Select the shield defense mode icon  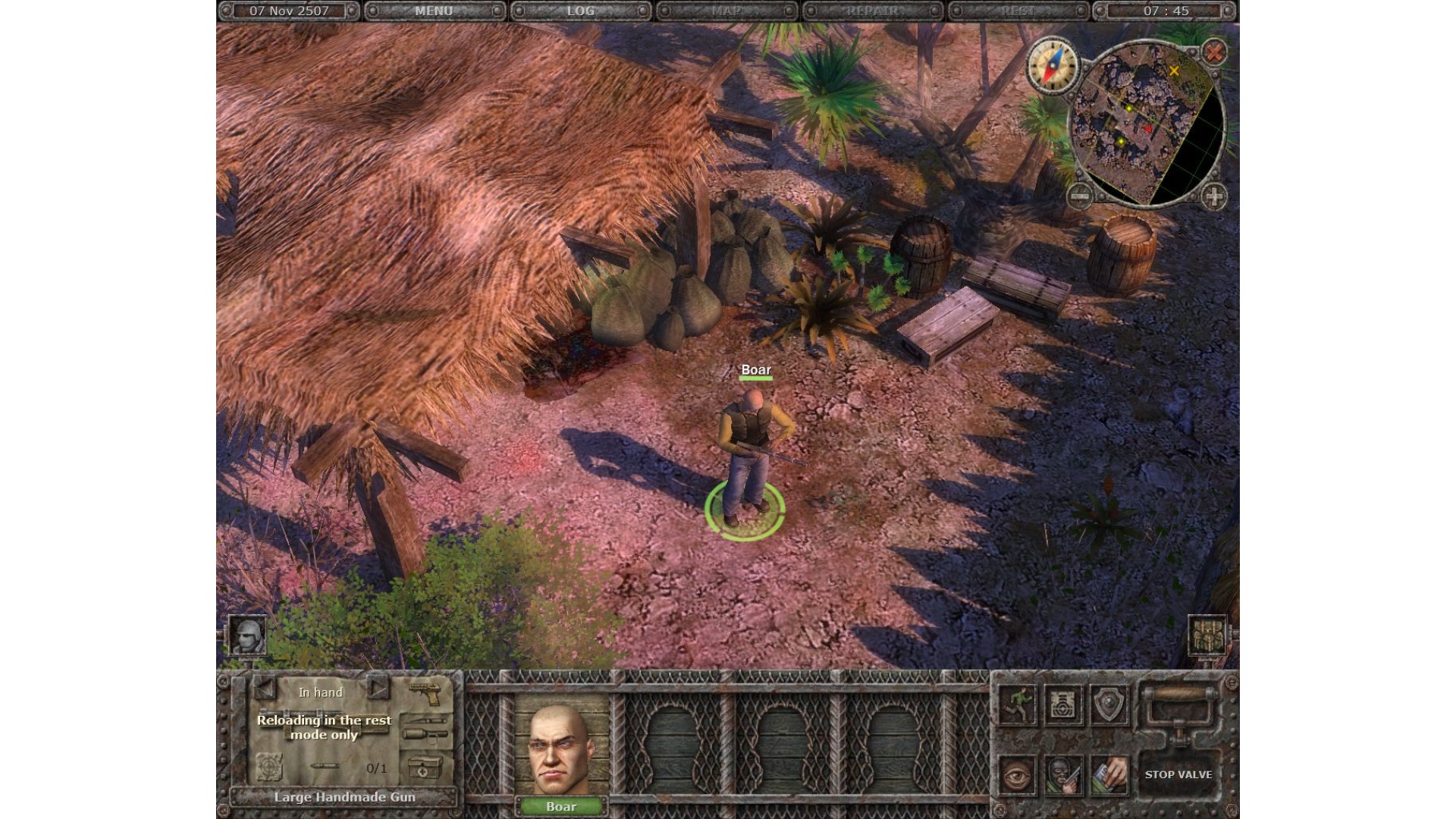[x=1109, y=704]
